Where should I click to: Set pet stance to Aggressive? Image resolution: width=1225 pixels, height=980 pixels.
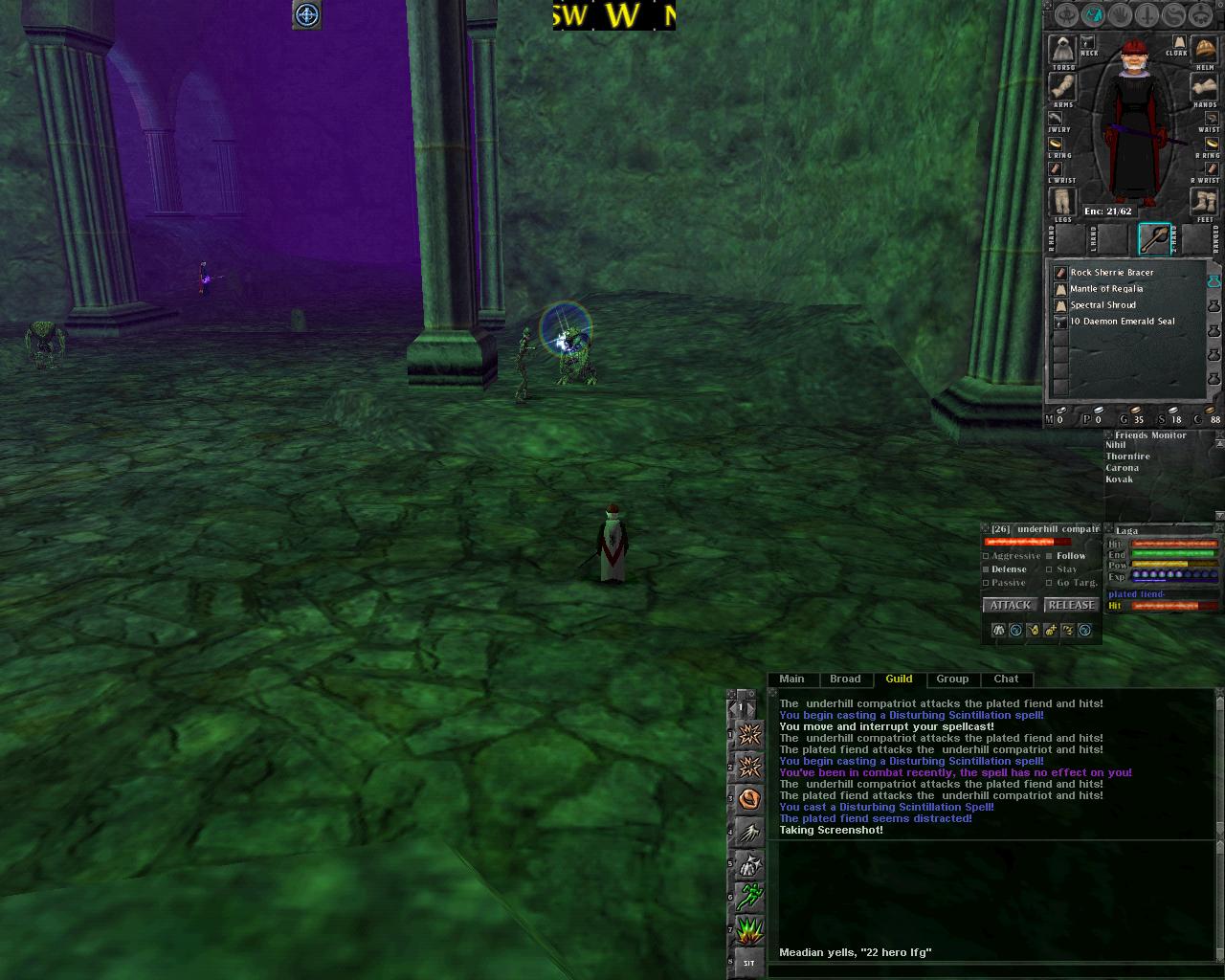click(987, 556)
